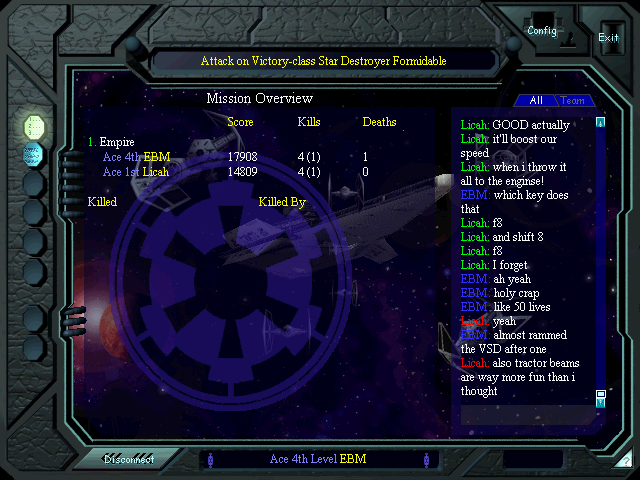Click the chat message input field
The width and height of the screenshot is (640, 480).
pos(525,413)
